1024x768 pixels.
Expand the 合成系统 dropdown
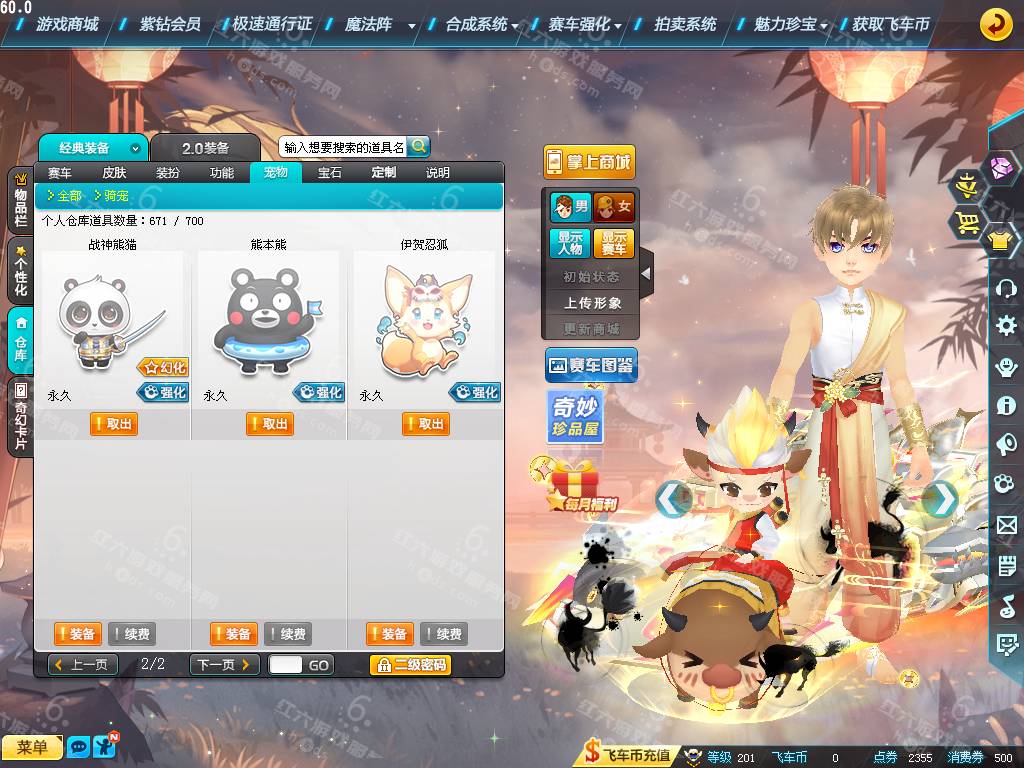click(481, 24)
